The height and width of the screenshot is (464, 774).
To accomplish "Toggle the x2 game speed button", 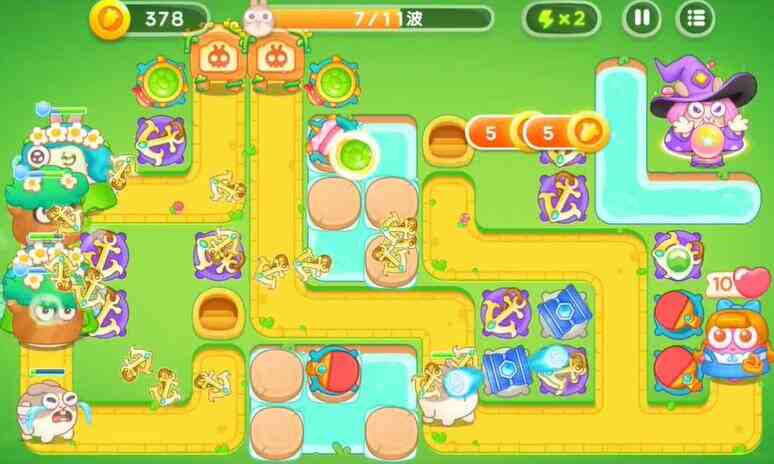I will (560, 17).
